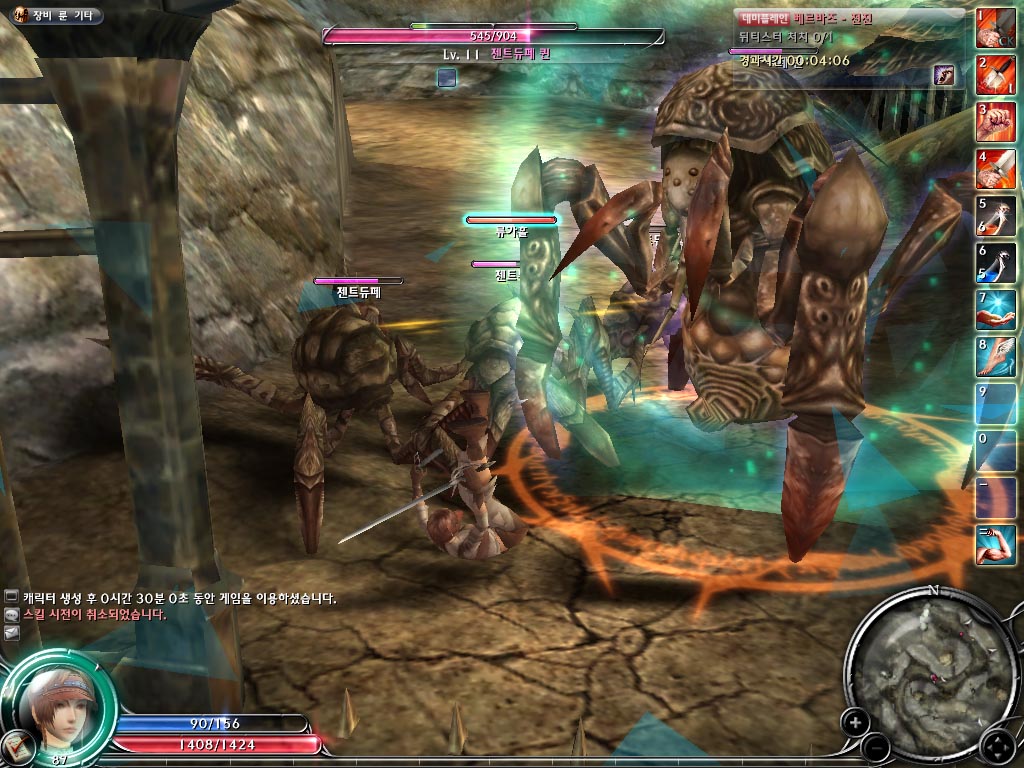Activate the blade skill in slot 4
The width and height of the screenshot is (1024, 768).
996,169
